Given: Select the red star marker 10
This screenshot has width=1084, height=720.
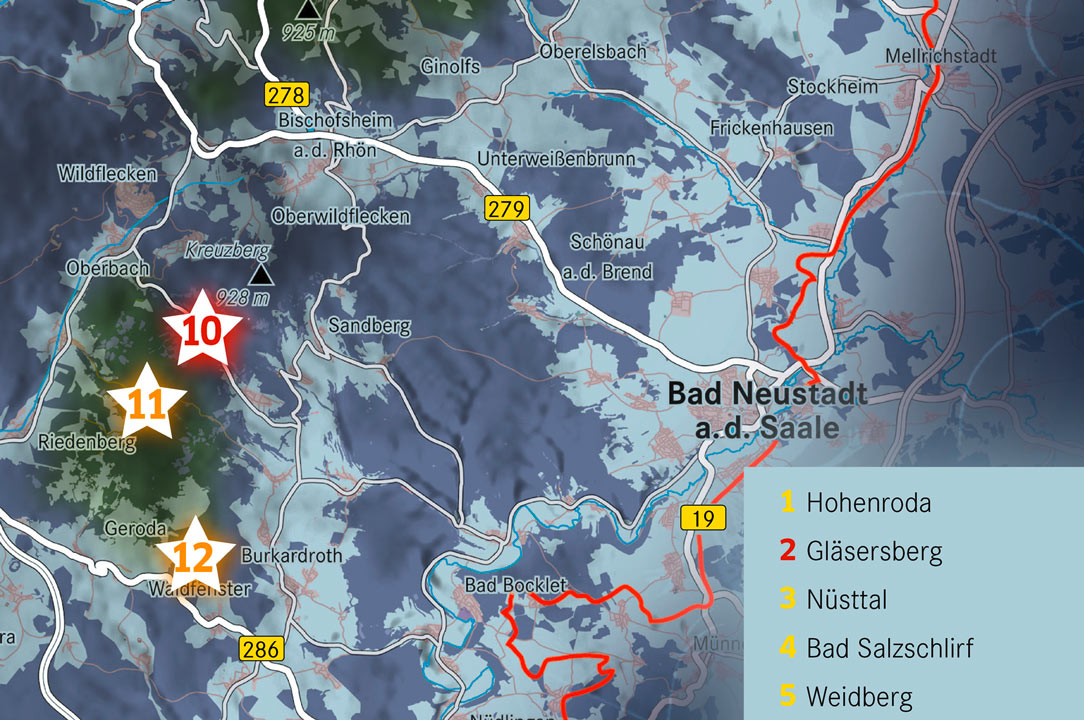Looking at the screenshot, I should pyautogui.click(x=202, y=330).
